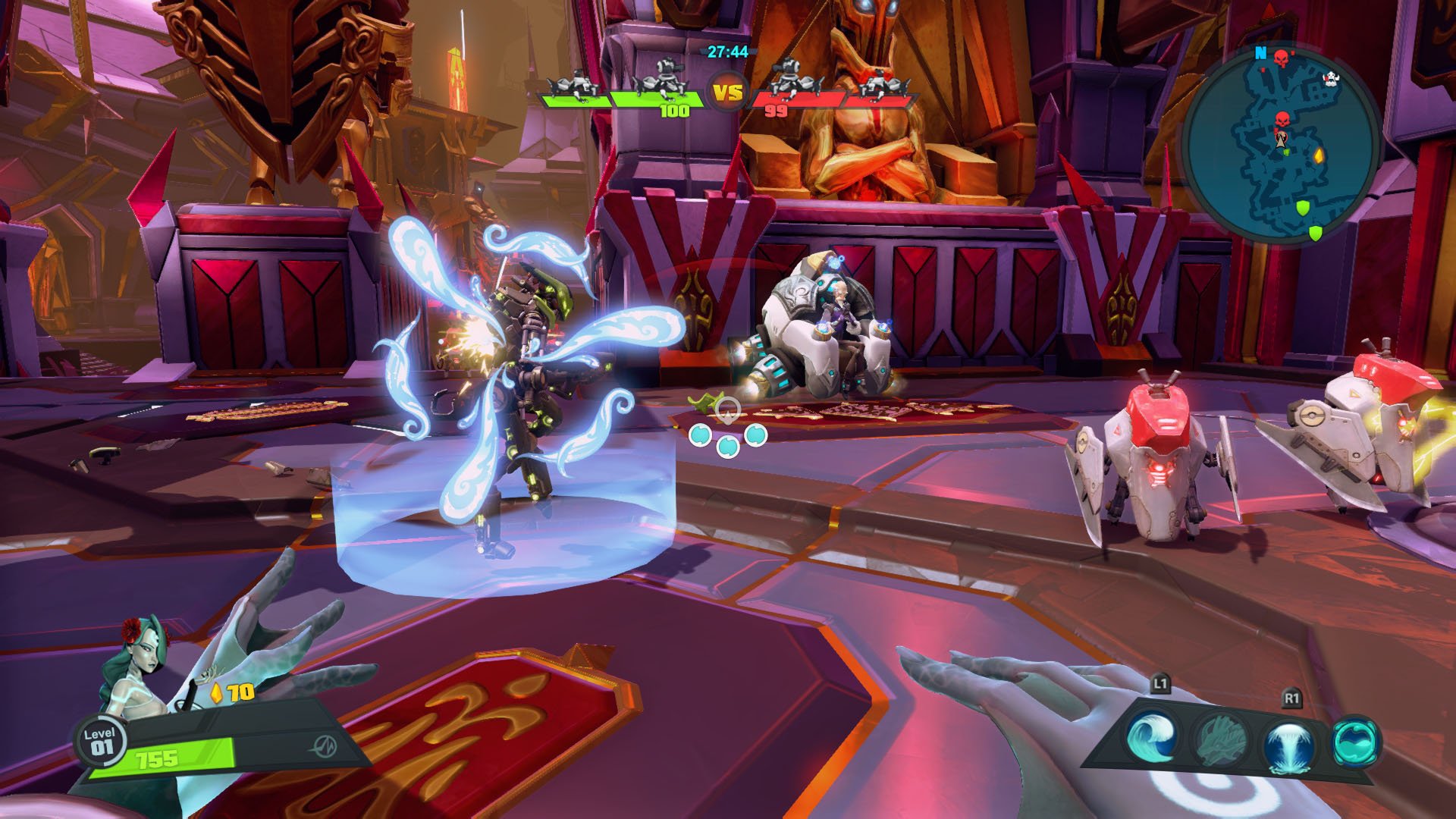Select the greyed-out dragon ultimate ability
Viewport: 1456px width, 819px height.
click(1220, 739)
